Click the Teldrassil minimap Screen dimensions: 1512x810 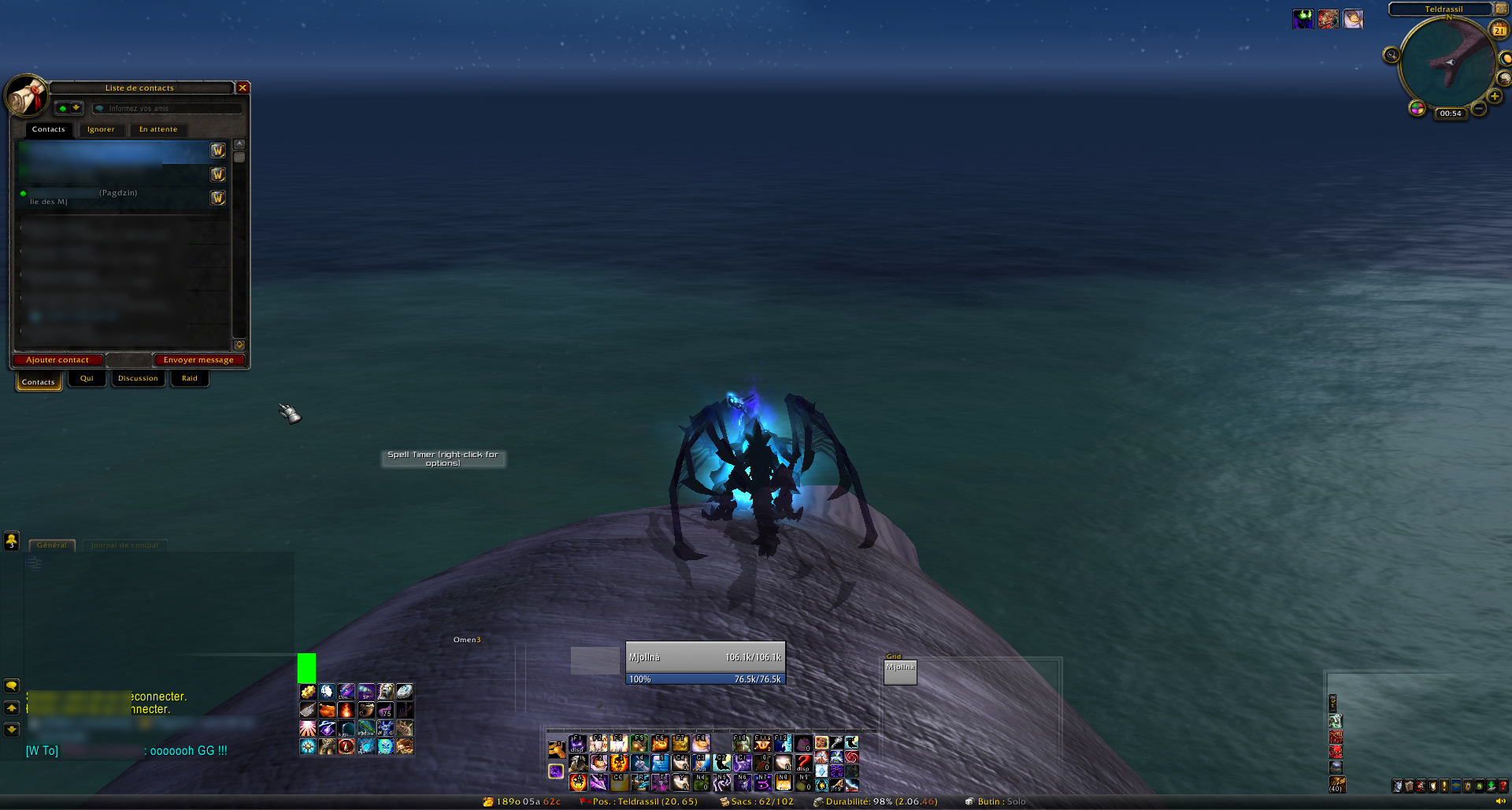tap(1447, 61)
